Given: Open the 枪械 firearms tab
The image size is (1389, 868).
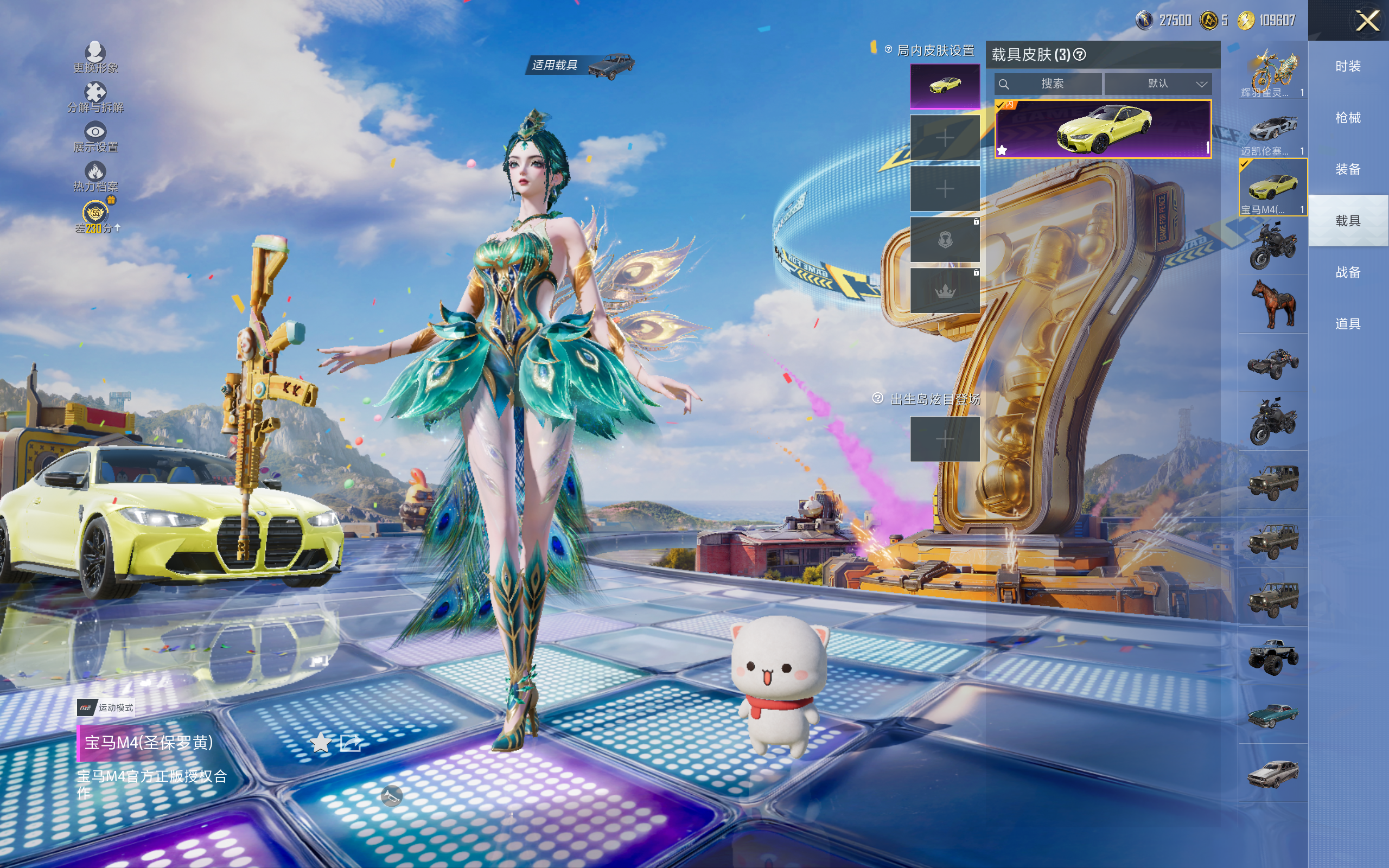Looking at the screenshot, I should tap(1348, 118).
